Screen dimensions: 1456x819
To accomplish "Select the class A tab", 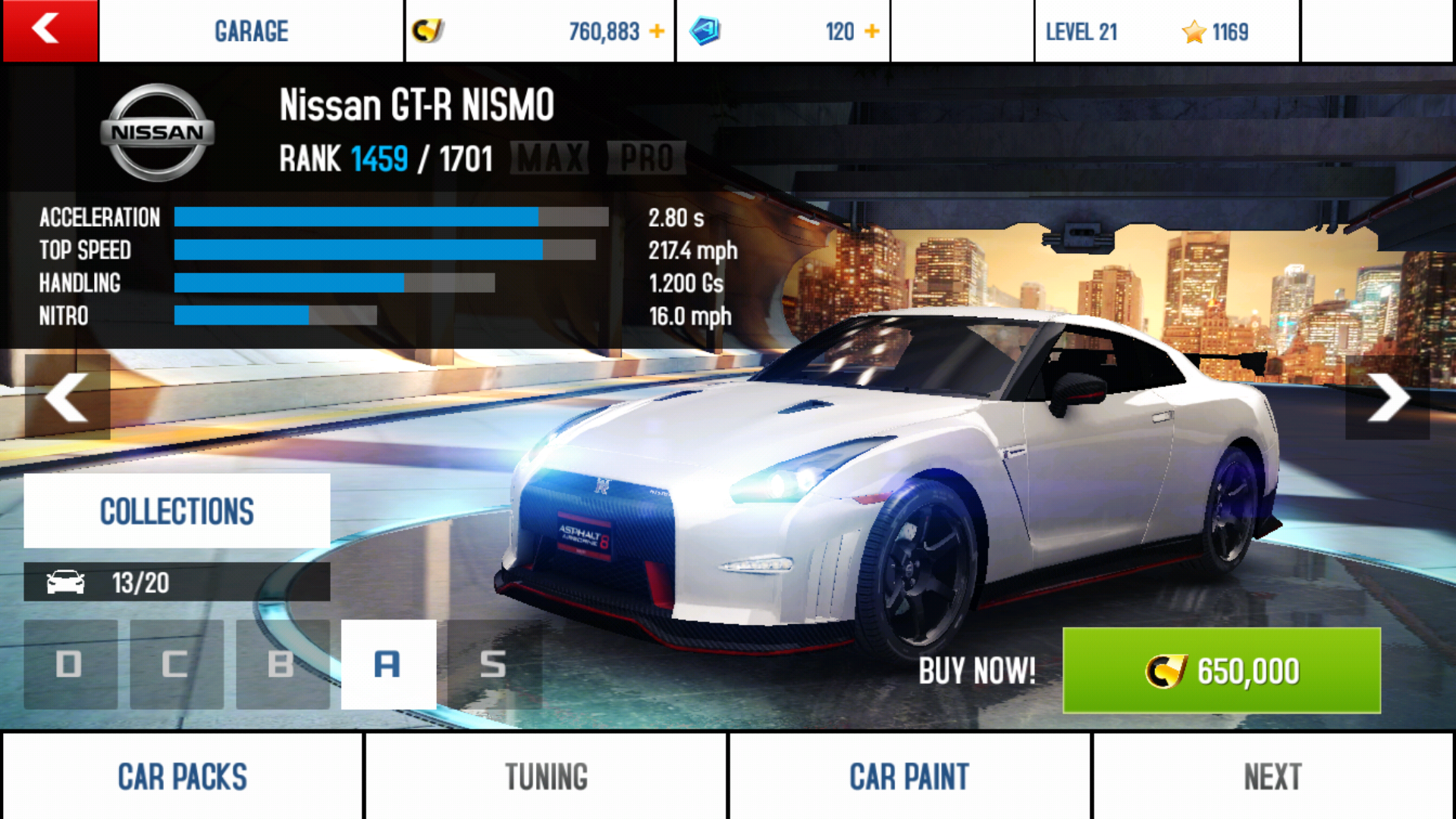I will (x=388, y=664).
